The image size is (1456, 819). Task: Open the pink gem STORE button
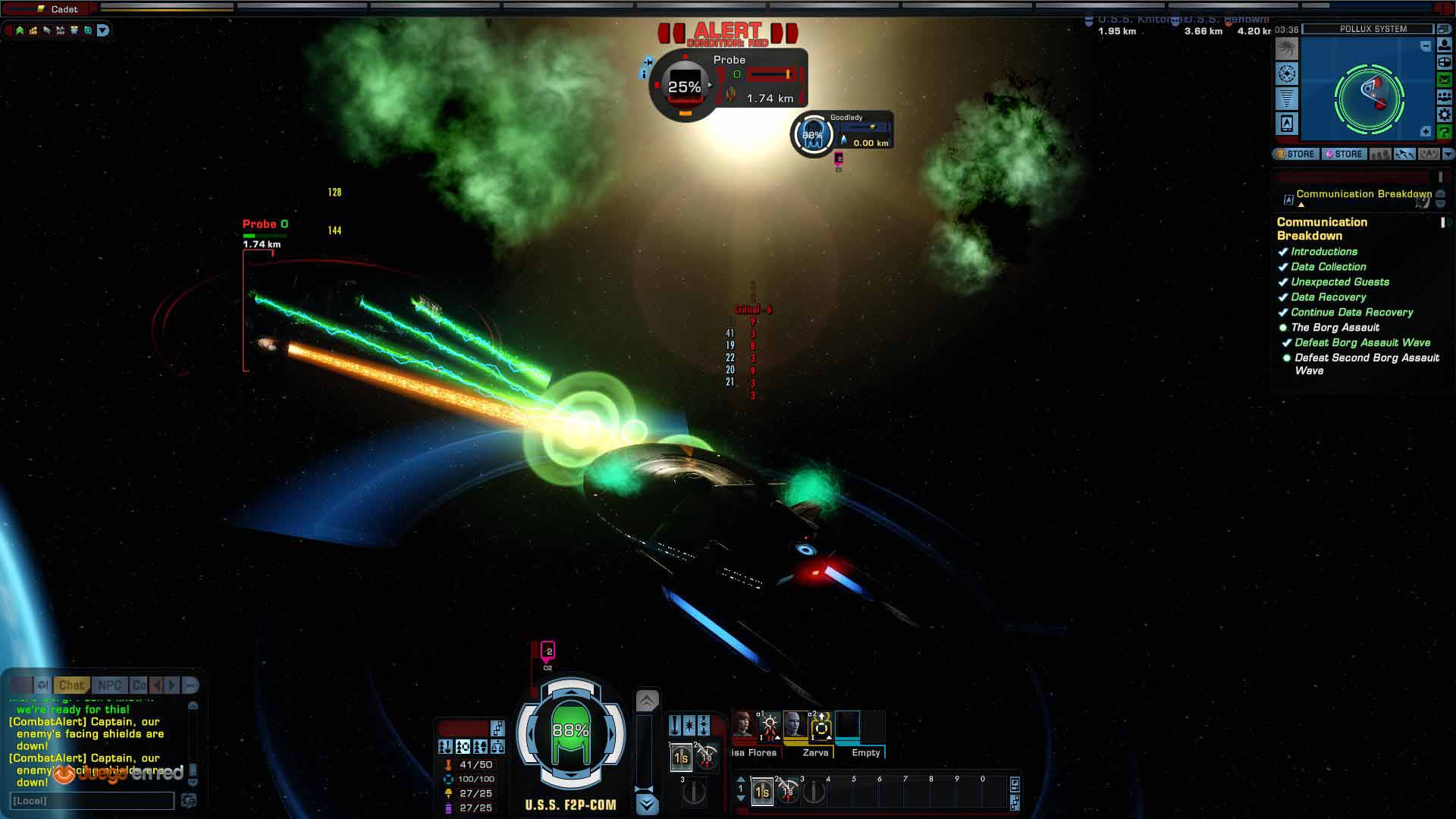(x=1343, y=154)
